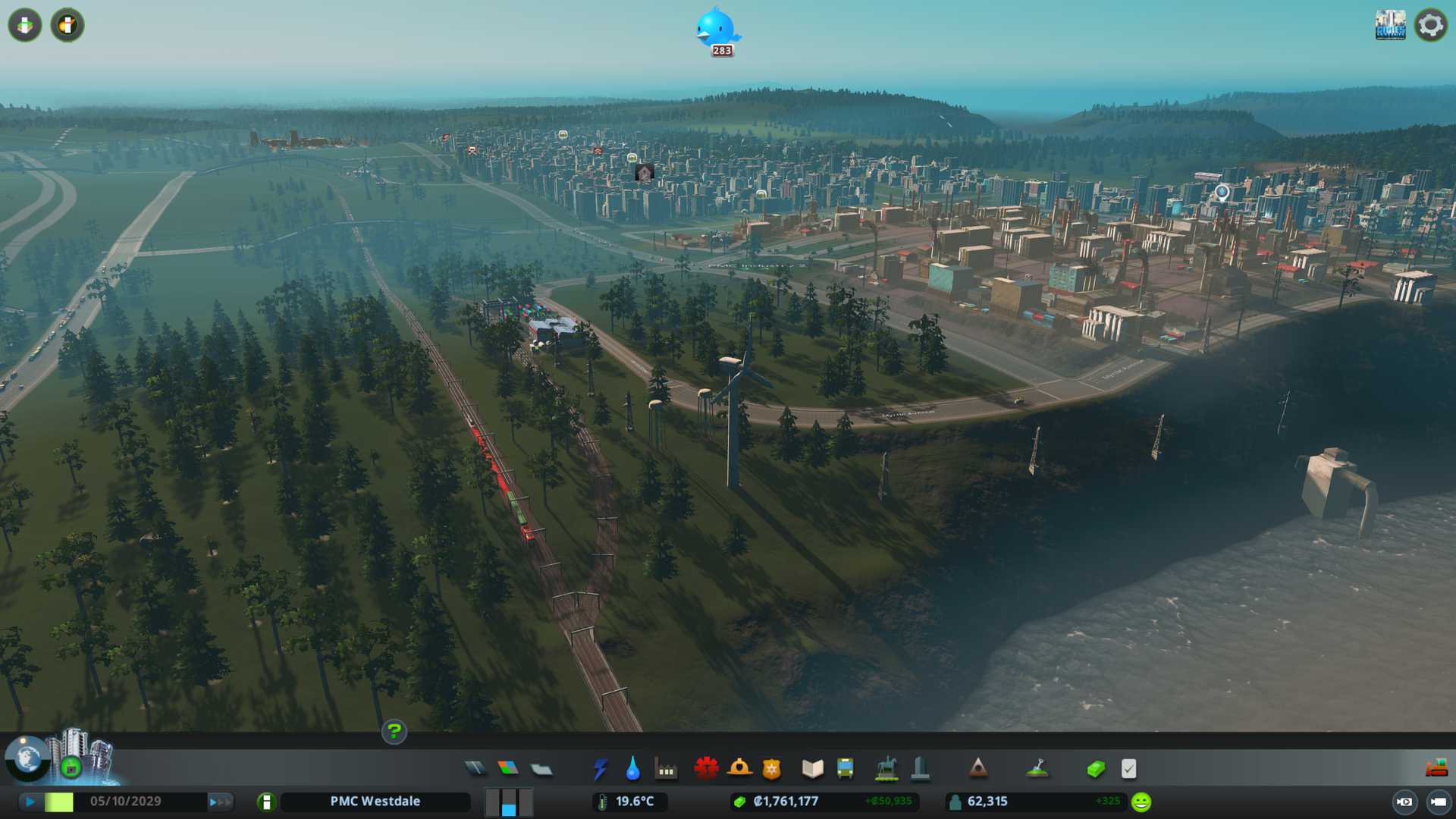Open the parks statue menu
This screenshot has height=819, width=1456.
(886, 769)
